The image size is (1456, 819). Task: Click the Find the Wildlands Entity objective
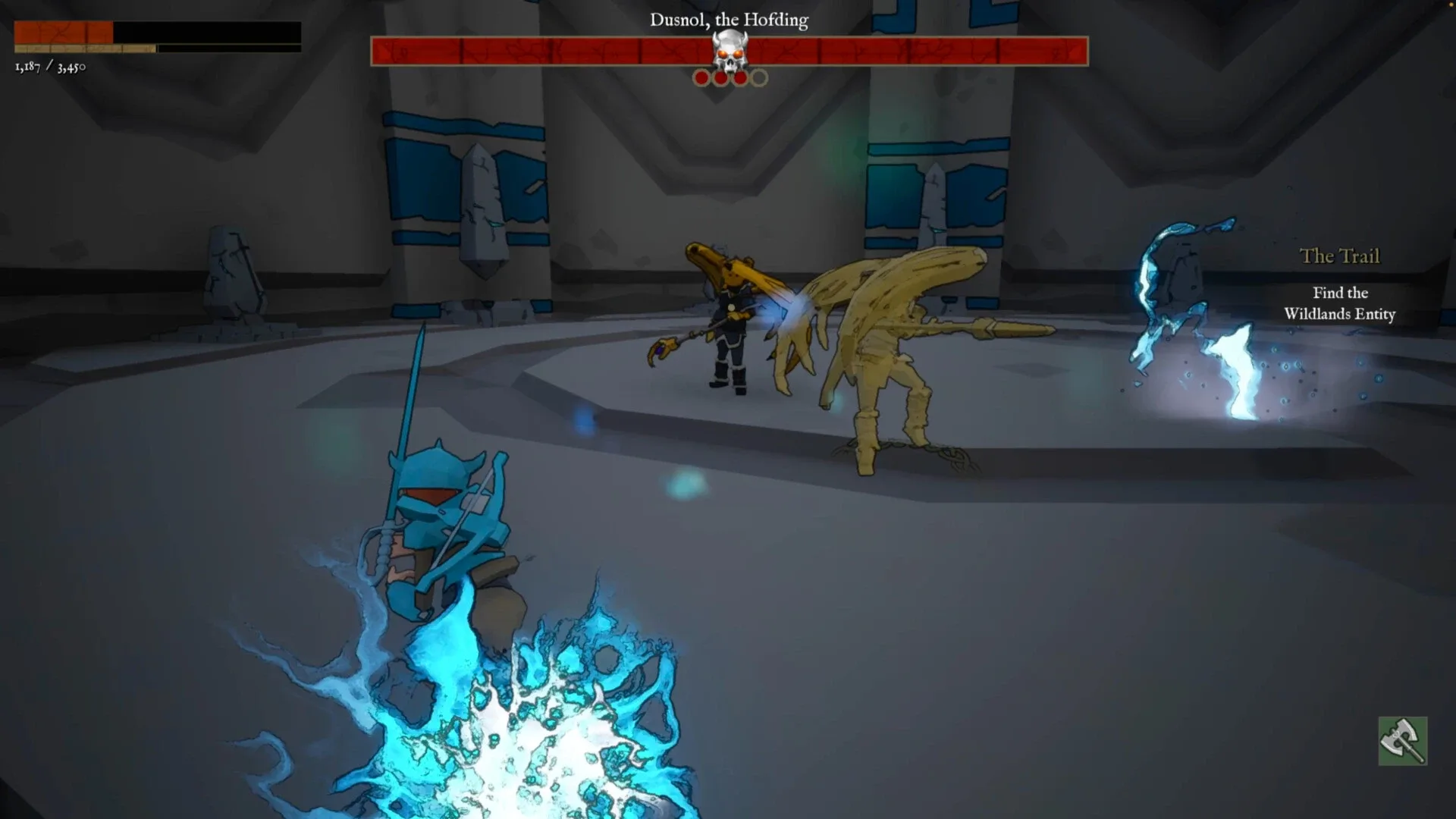1339,303
